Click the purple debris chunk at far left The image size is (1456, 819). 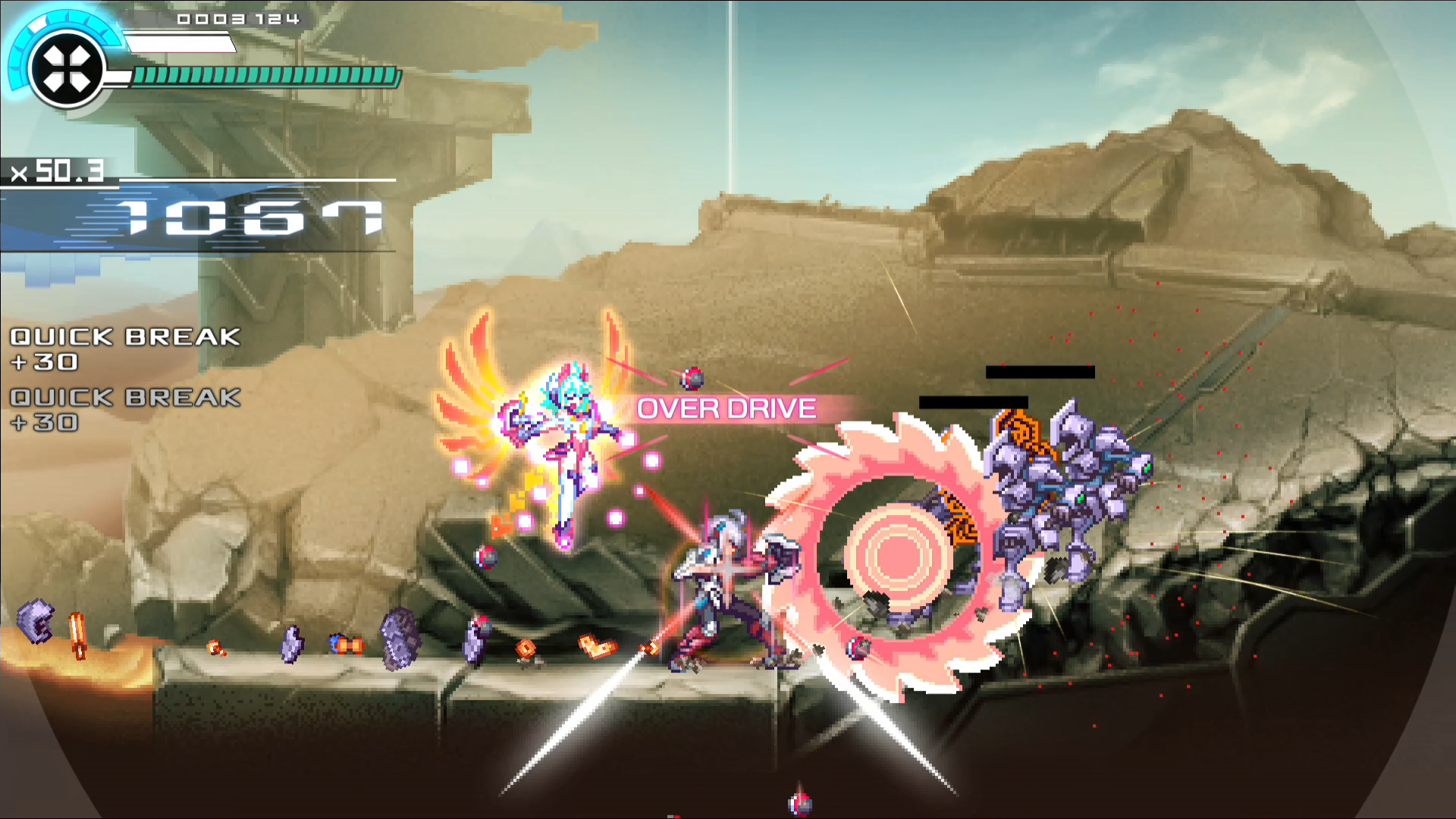point(34,622)
